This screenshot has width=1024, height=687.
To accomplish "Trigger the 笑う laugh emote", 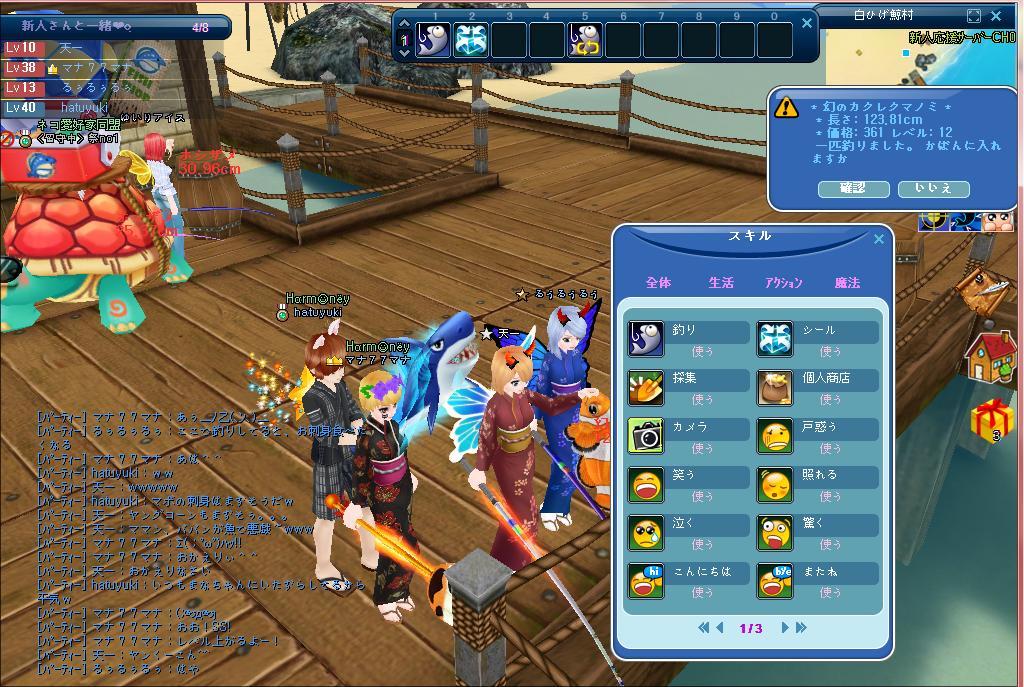I will coord(646,484).
